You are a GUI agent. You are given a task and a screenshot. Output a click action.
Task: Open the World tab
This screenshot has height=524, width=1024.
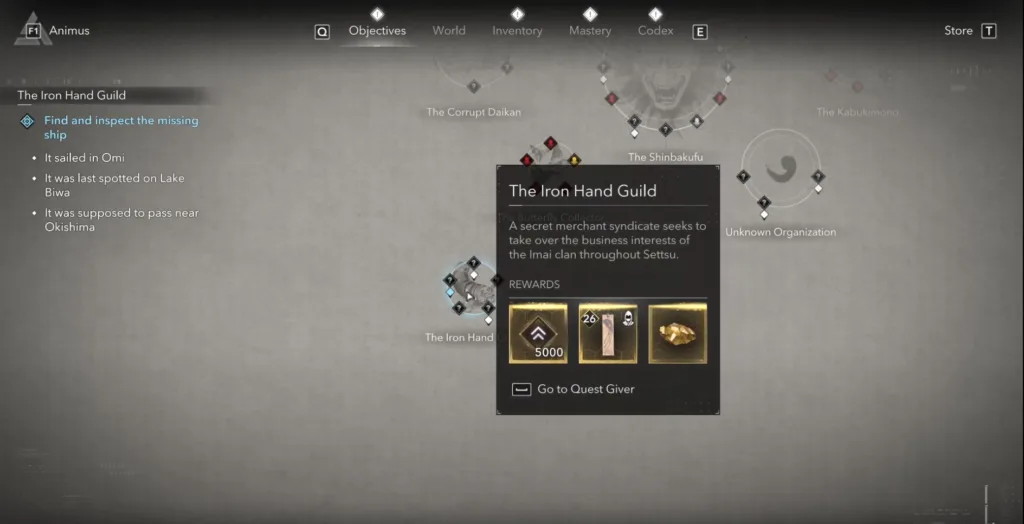point(449,31)
